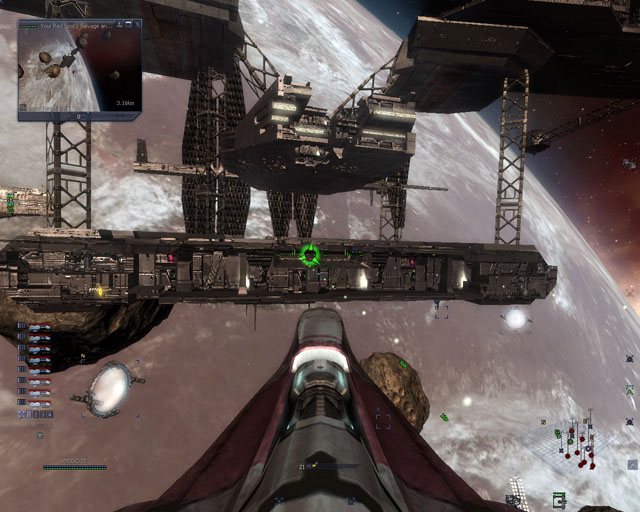Select the green-bracketed target icon below the radar

[x=559, y=498]
